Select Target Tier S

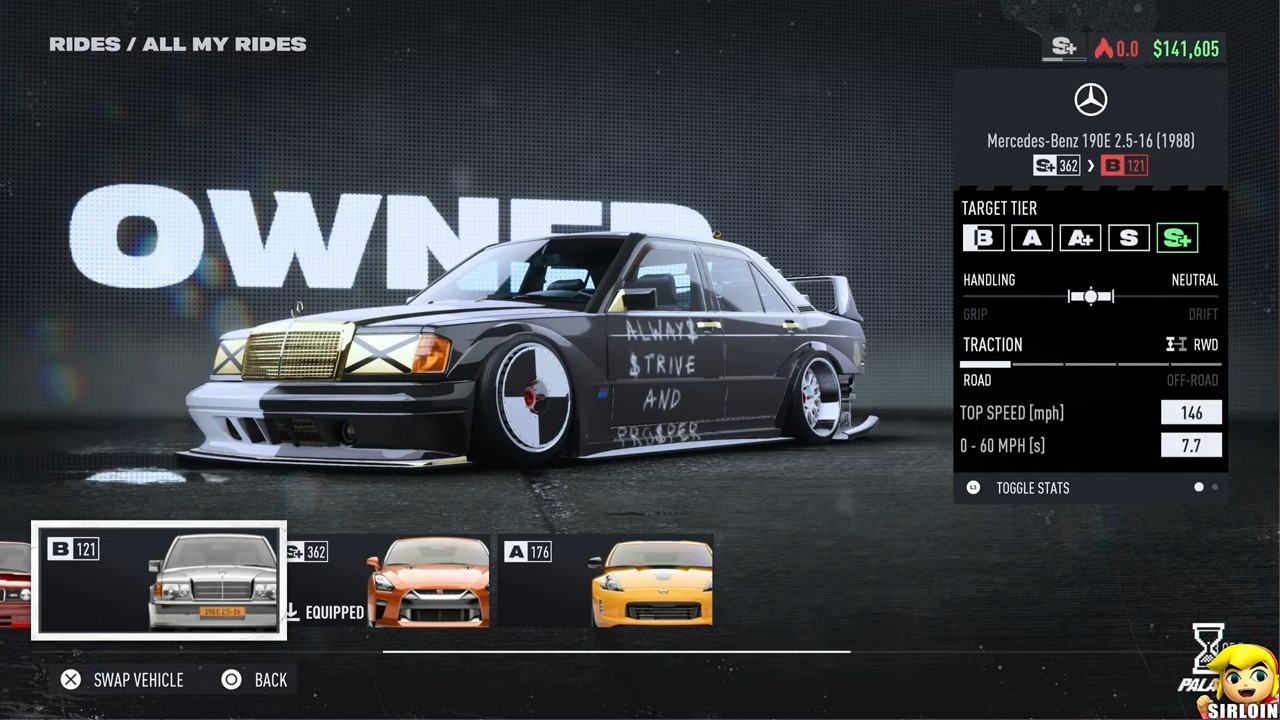1128,238
